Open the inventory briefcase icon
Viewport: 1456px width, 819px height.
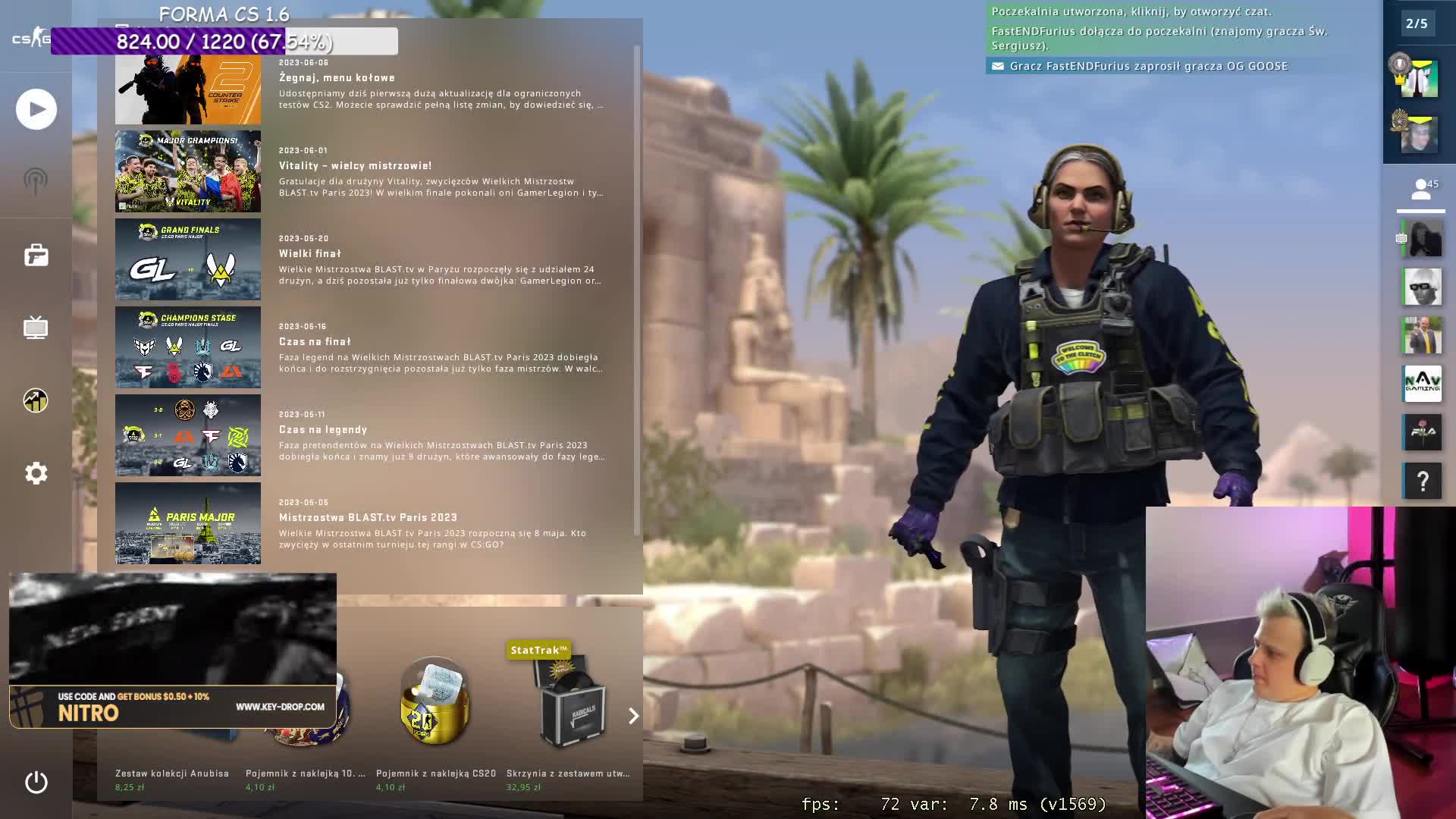[36, 256]
